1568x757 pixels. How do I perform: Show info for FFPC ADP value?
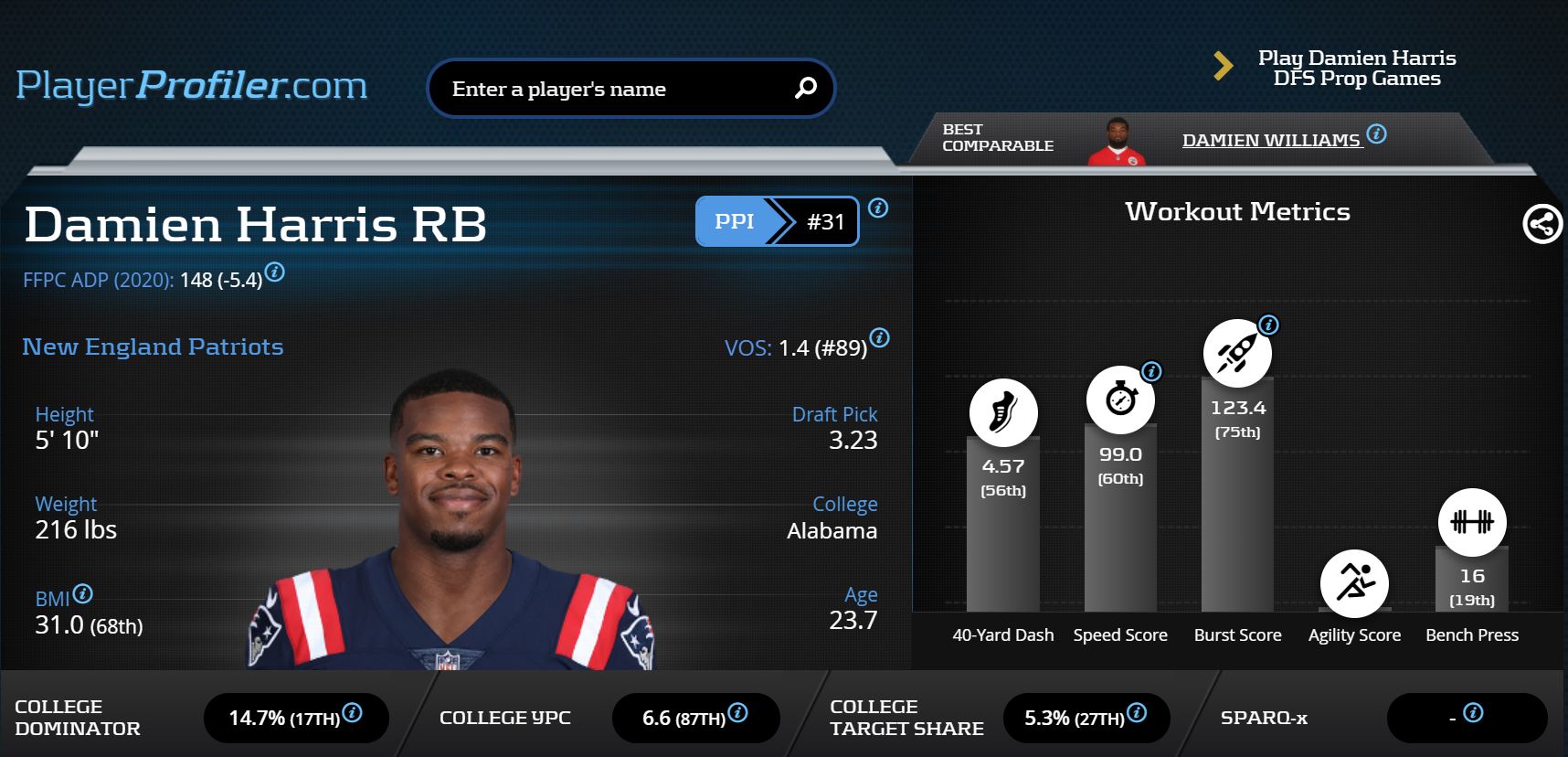tap(274, 272)
